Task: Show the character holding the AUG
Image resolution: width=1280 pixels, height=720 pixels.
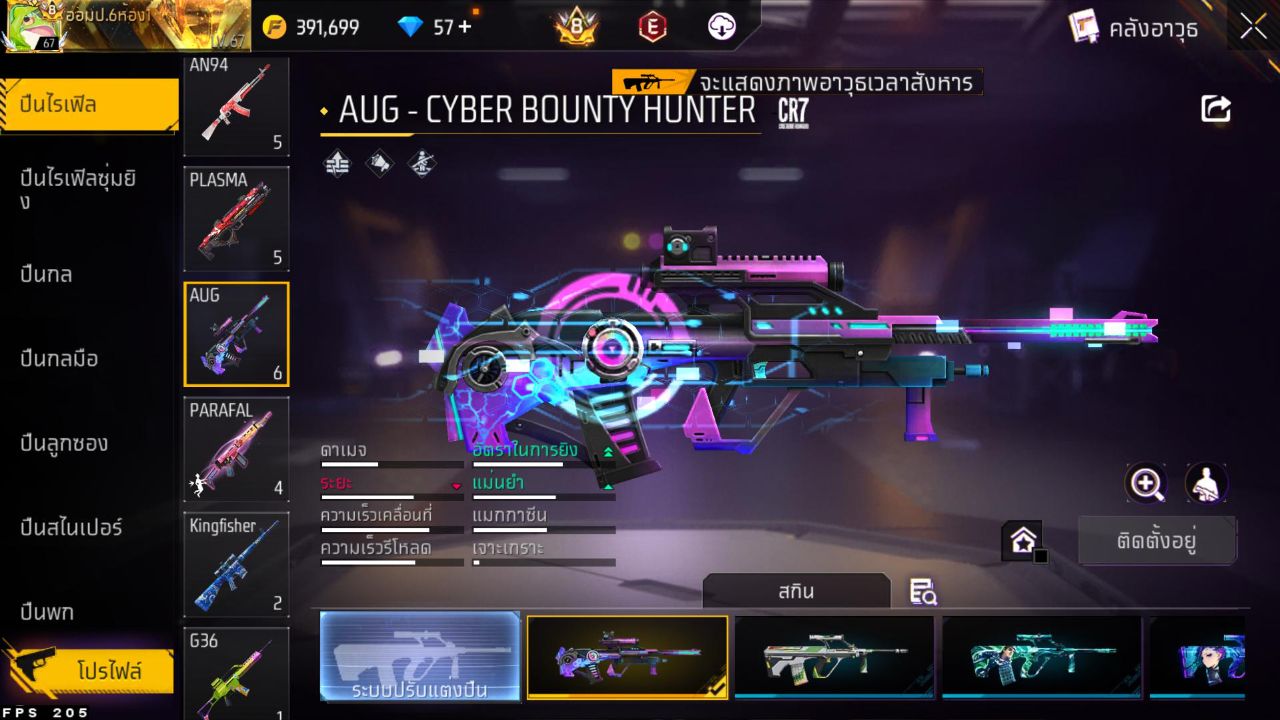Action: pos(1207,485)
